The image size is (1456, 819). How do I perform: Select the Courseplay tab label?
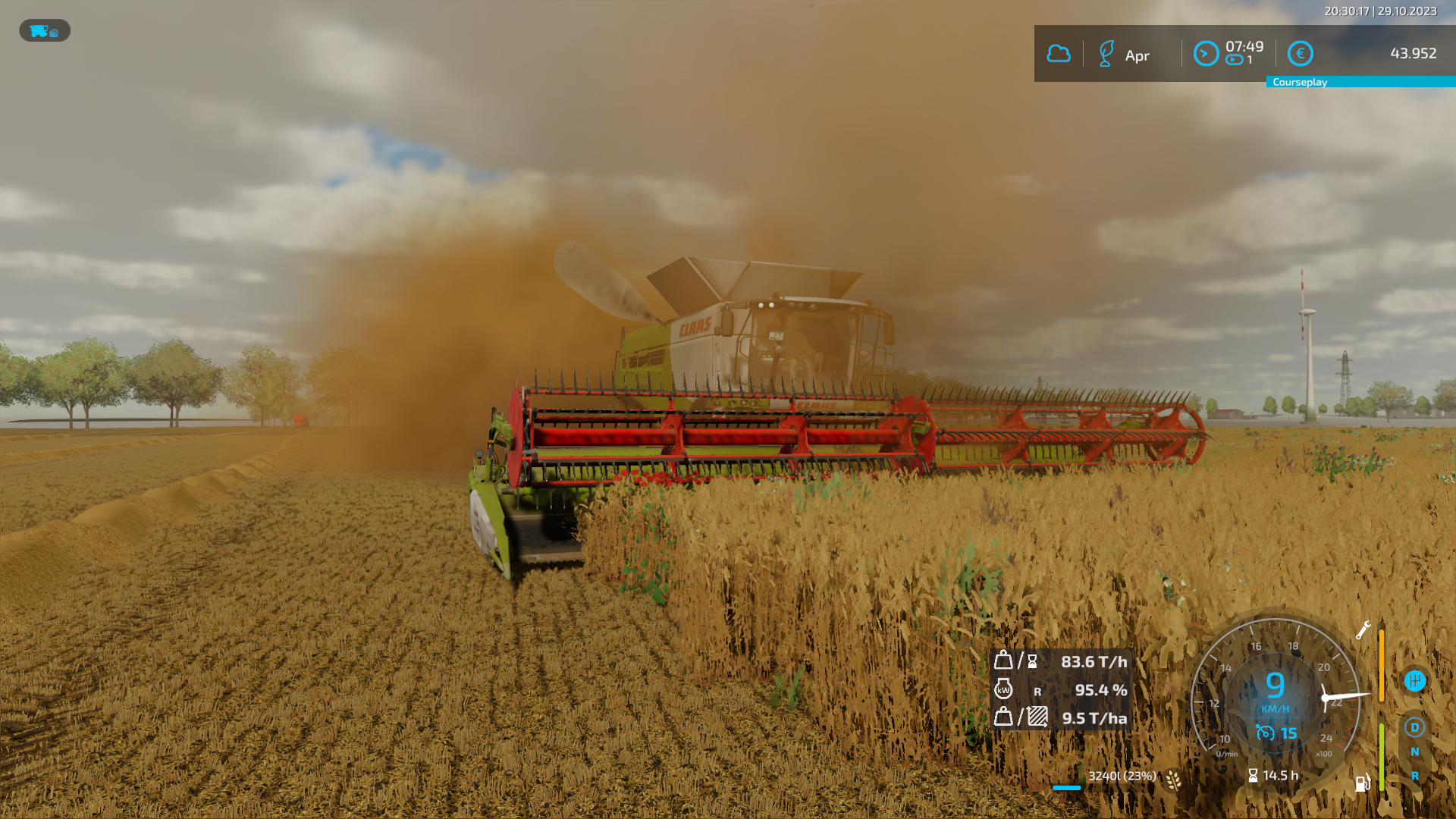pyautogui.click(x=1300, y=82)
